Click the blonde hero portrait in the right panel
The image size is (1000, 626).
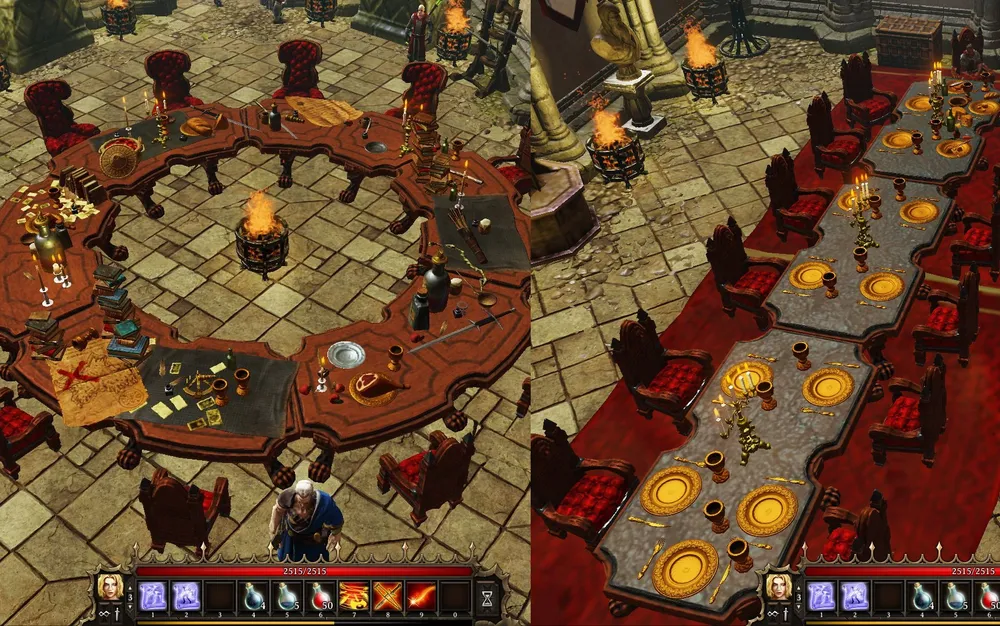[x=777, y=587]
